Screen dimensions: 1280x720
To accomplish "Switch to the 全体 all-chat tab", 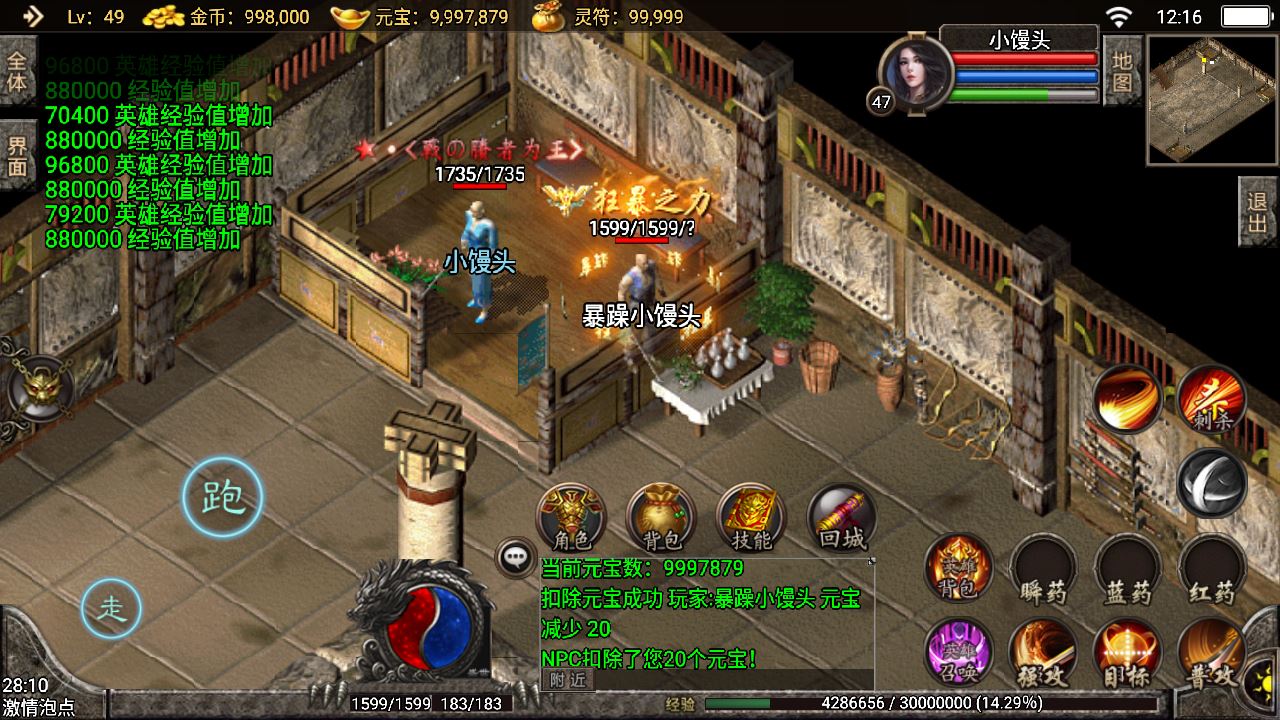I will click(x=17, y=71).
